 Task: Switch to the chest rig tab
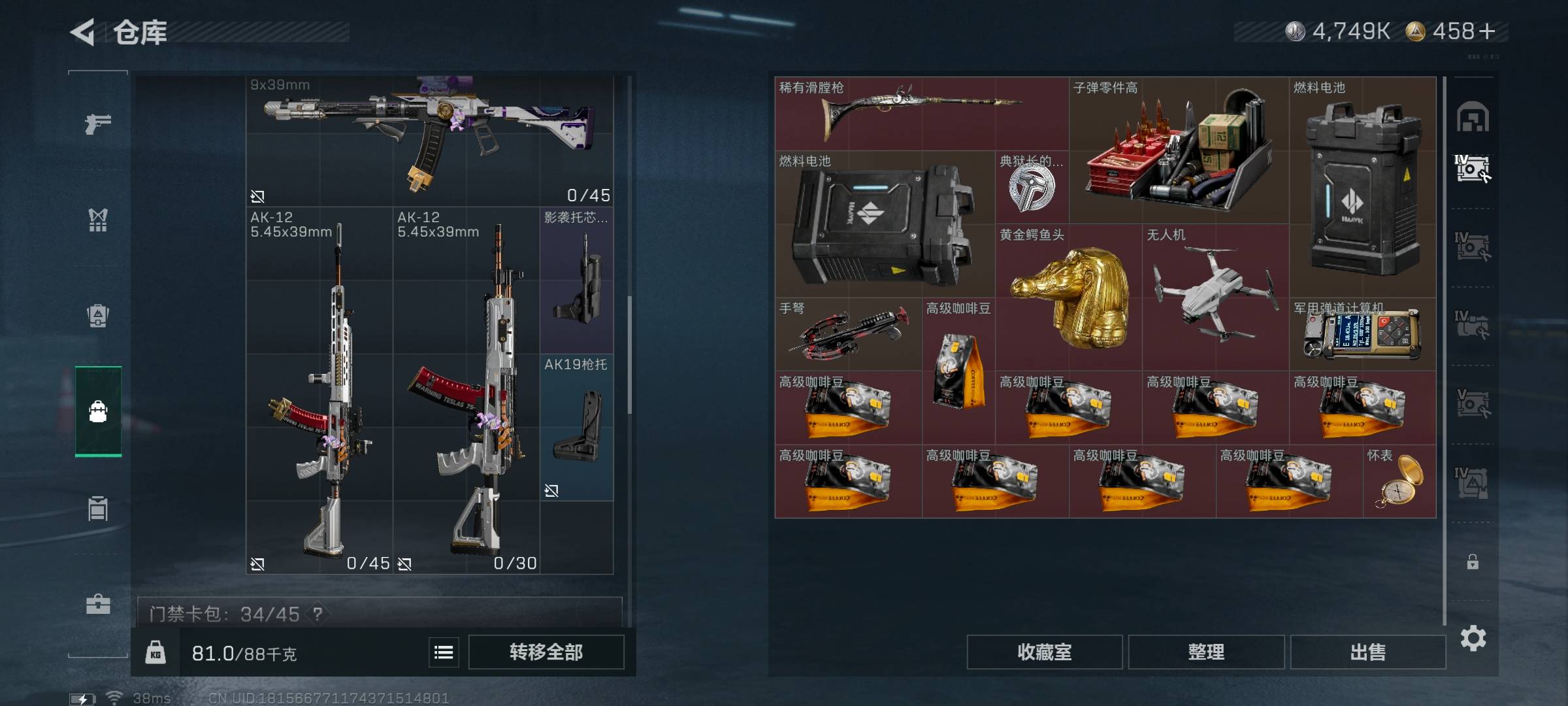(98, 220)
